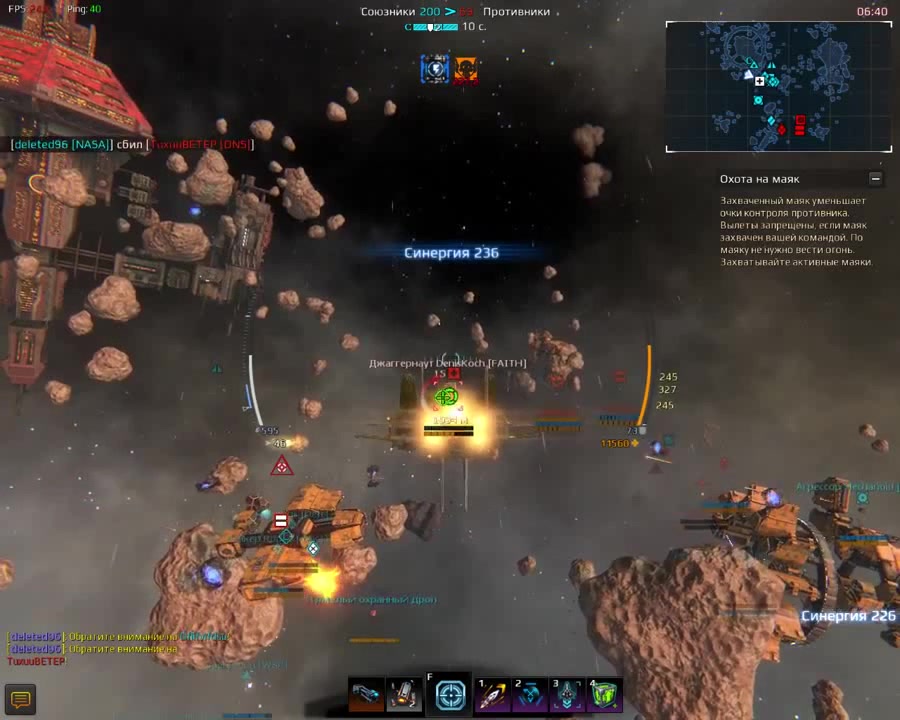Open the chat window button

click(x=20, y=699)
